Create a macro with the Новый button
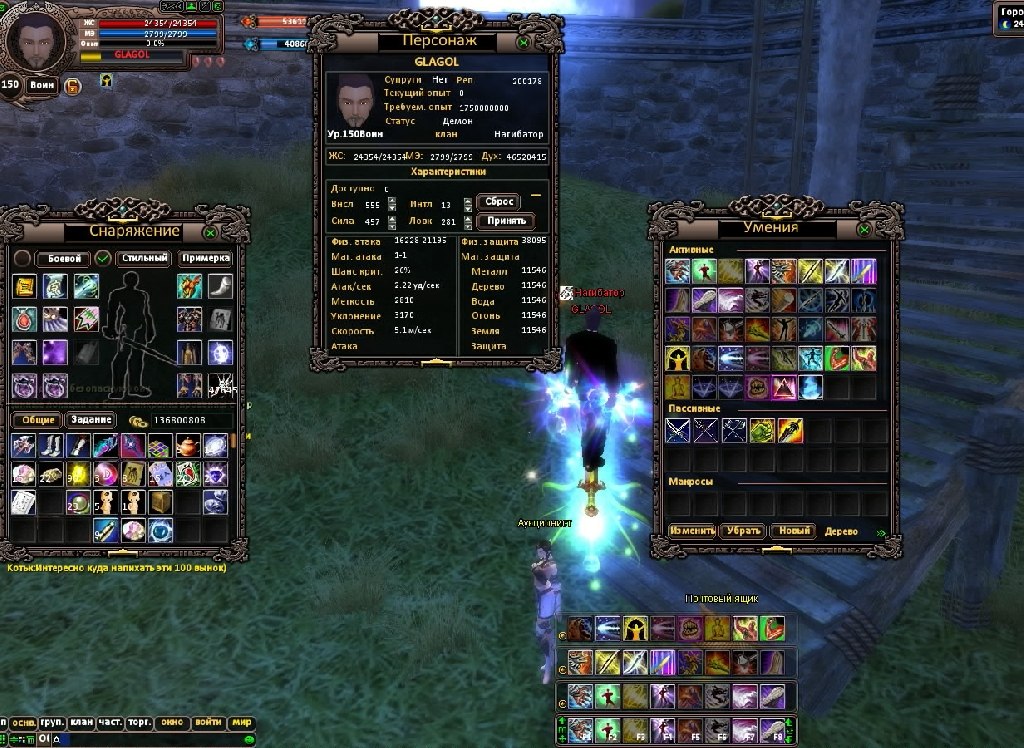The width and height of the screenshot is (1024, 748). pyautogui.click(x=792, y=531)
